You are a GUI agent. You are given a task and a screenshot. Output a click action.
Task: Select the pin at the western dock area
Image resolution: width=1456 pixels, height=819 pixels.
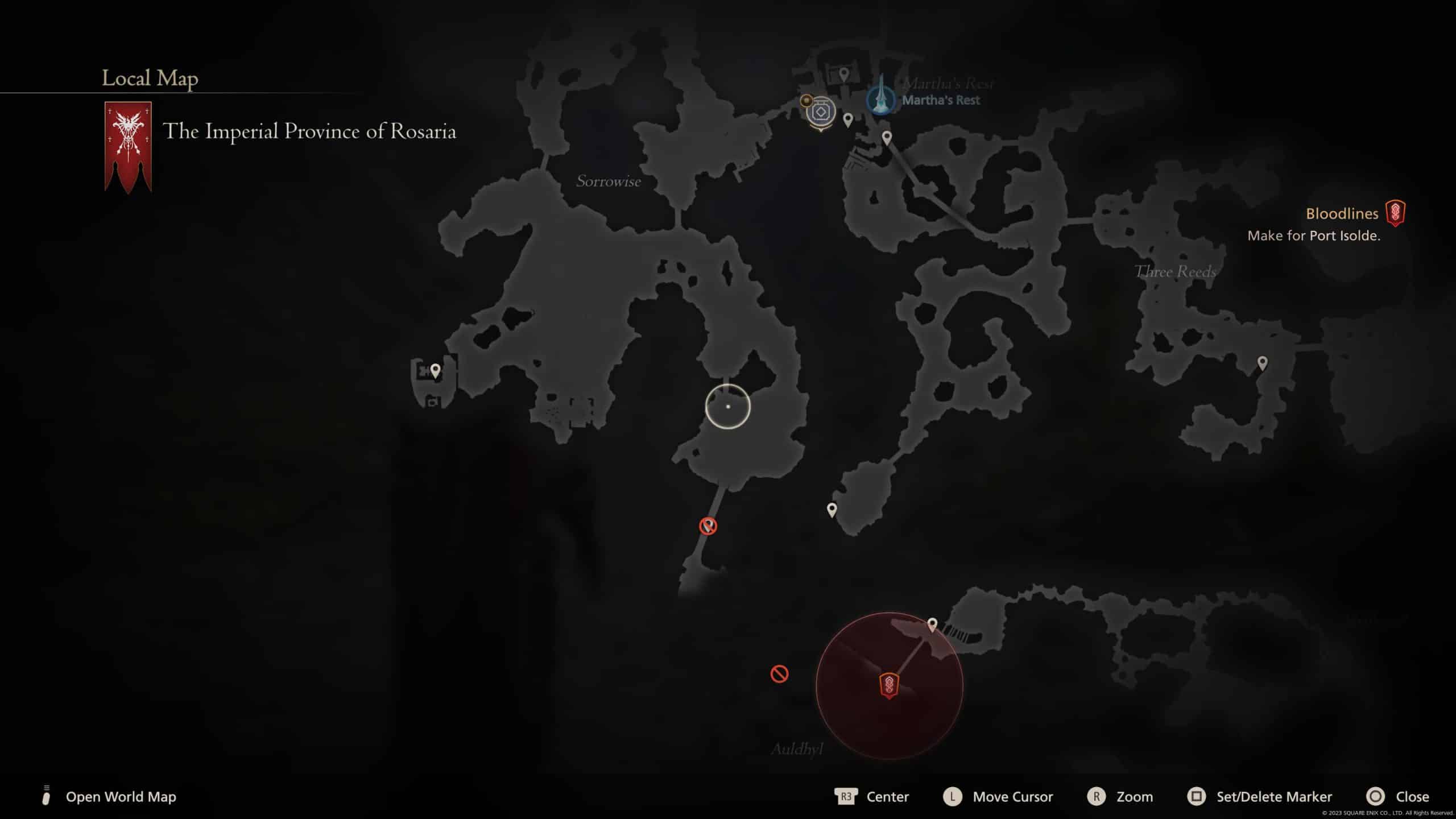click(436, 369)
